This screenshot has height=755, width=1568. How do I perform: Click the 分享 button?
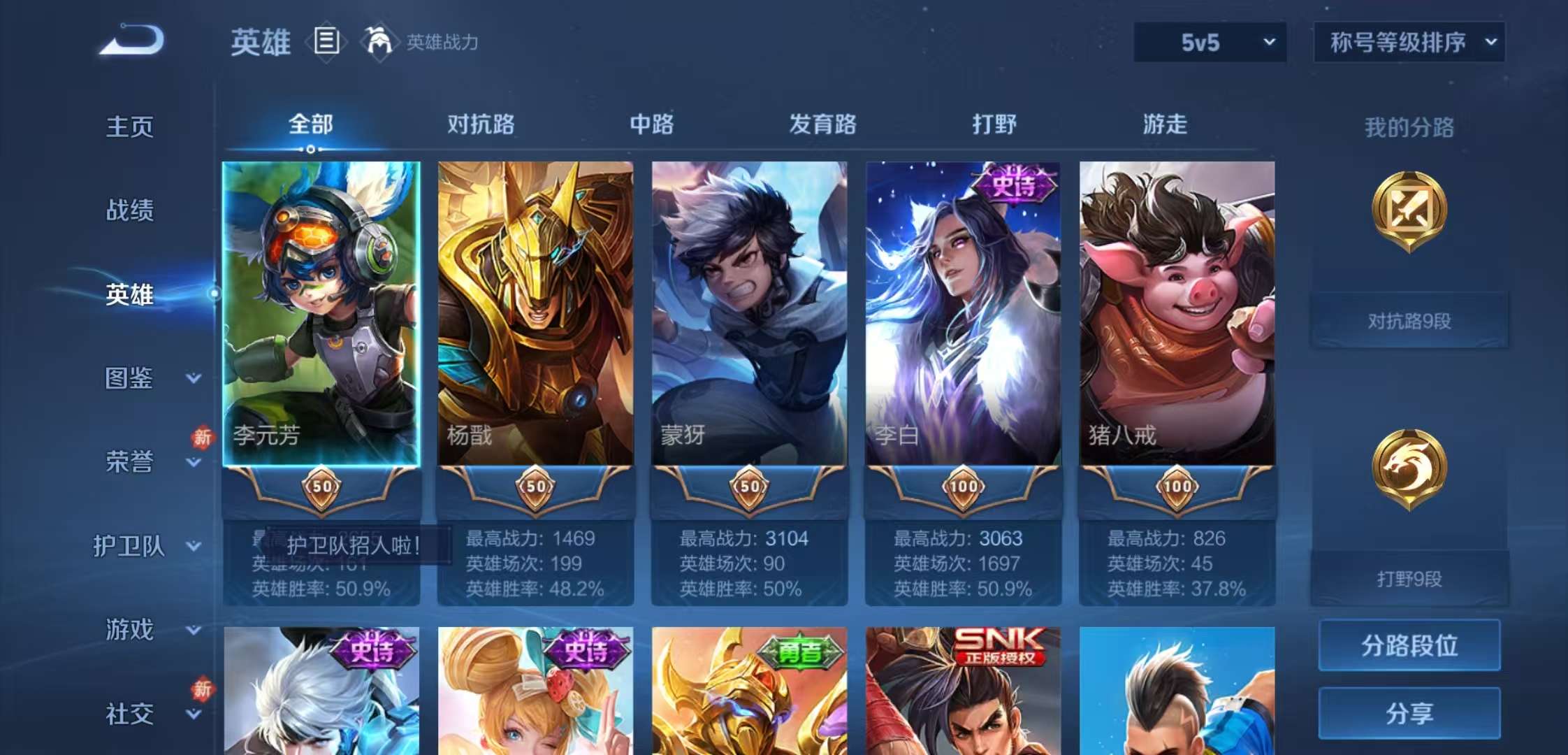point(1409,714)
